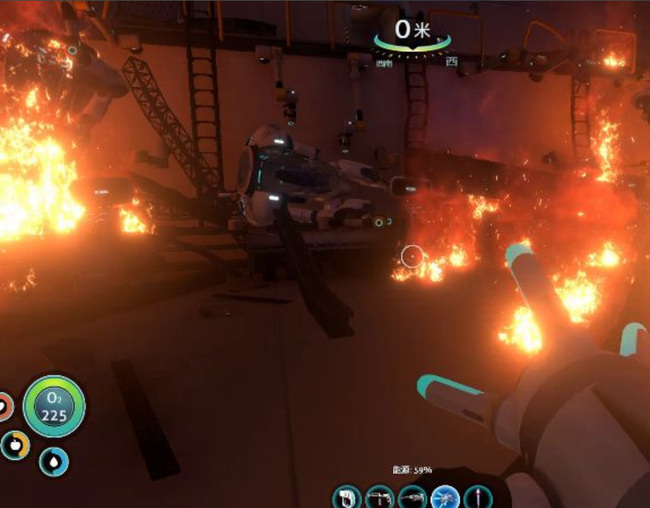650x508 pixels.
Task: Select the scanner tool hotbar slot
Action: tap(349, 495)
